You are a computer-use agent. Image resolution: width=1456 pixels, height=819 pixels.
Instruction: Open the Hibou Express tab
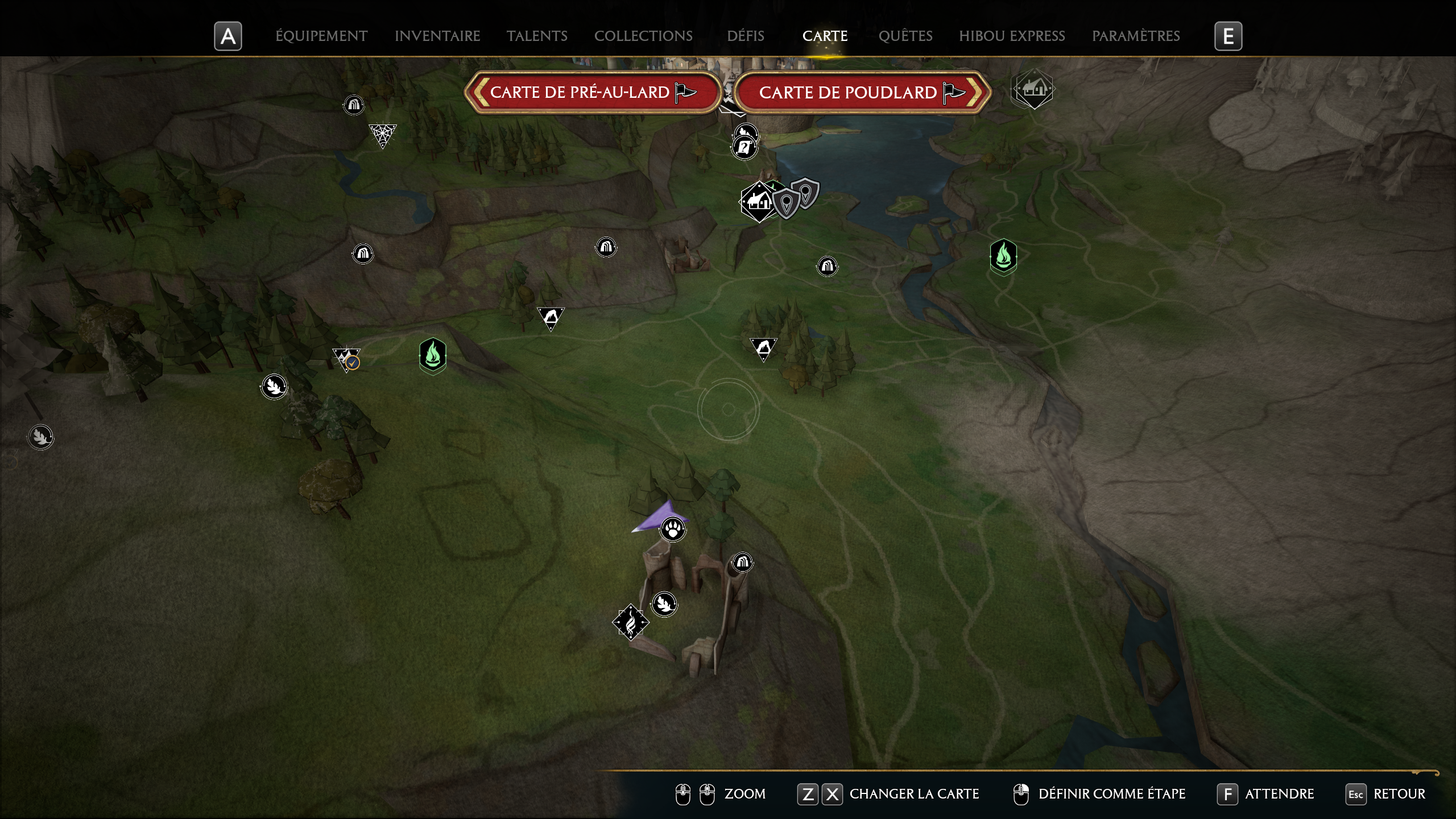tap(1012, 36)
